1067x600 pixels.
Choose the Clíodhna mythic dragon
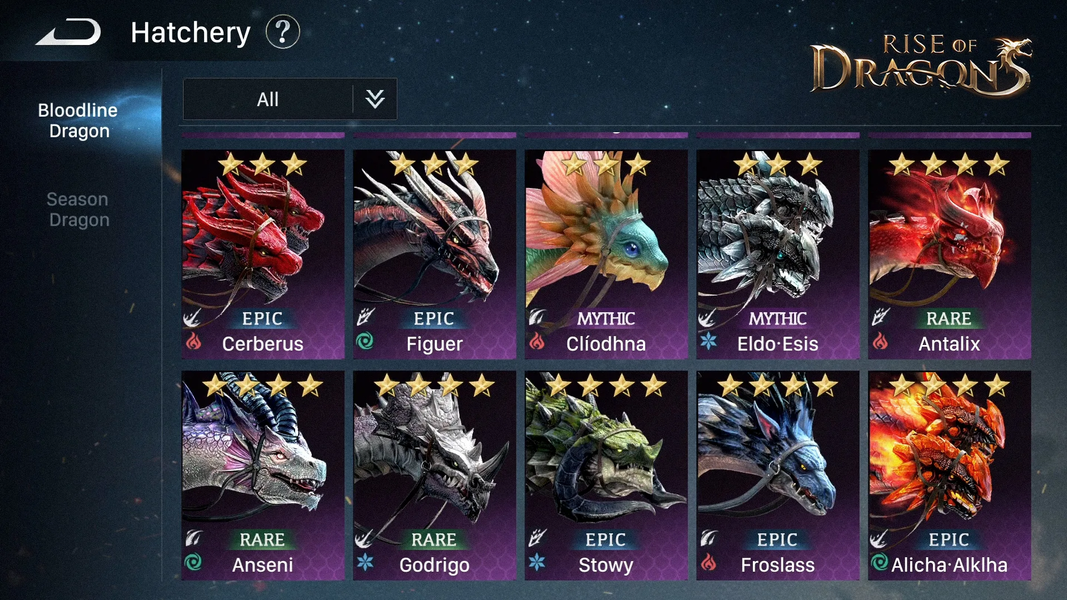(x=607, y=254)
